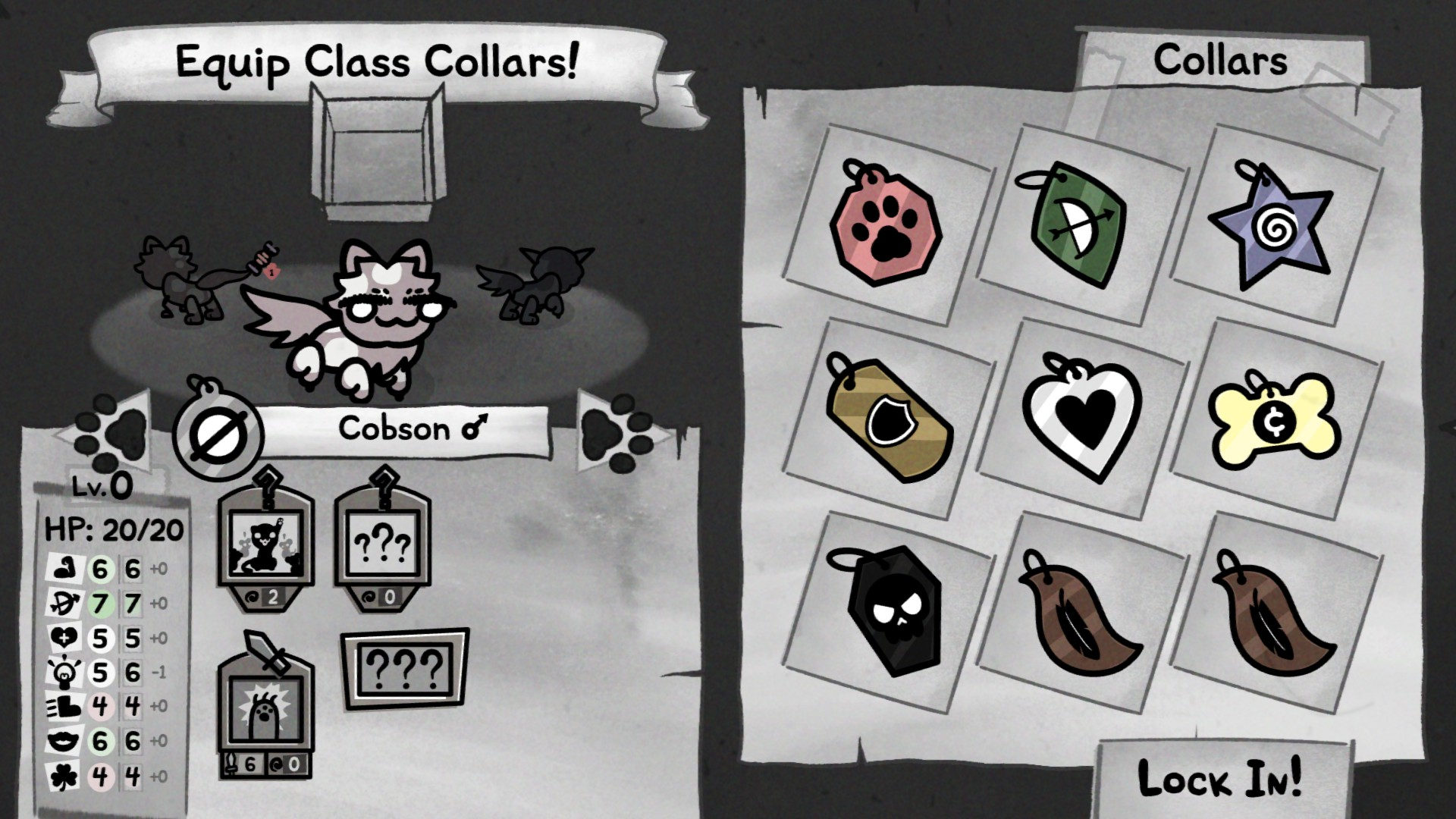Inspect the cat ability card costing 2

265,544
